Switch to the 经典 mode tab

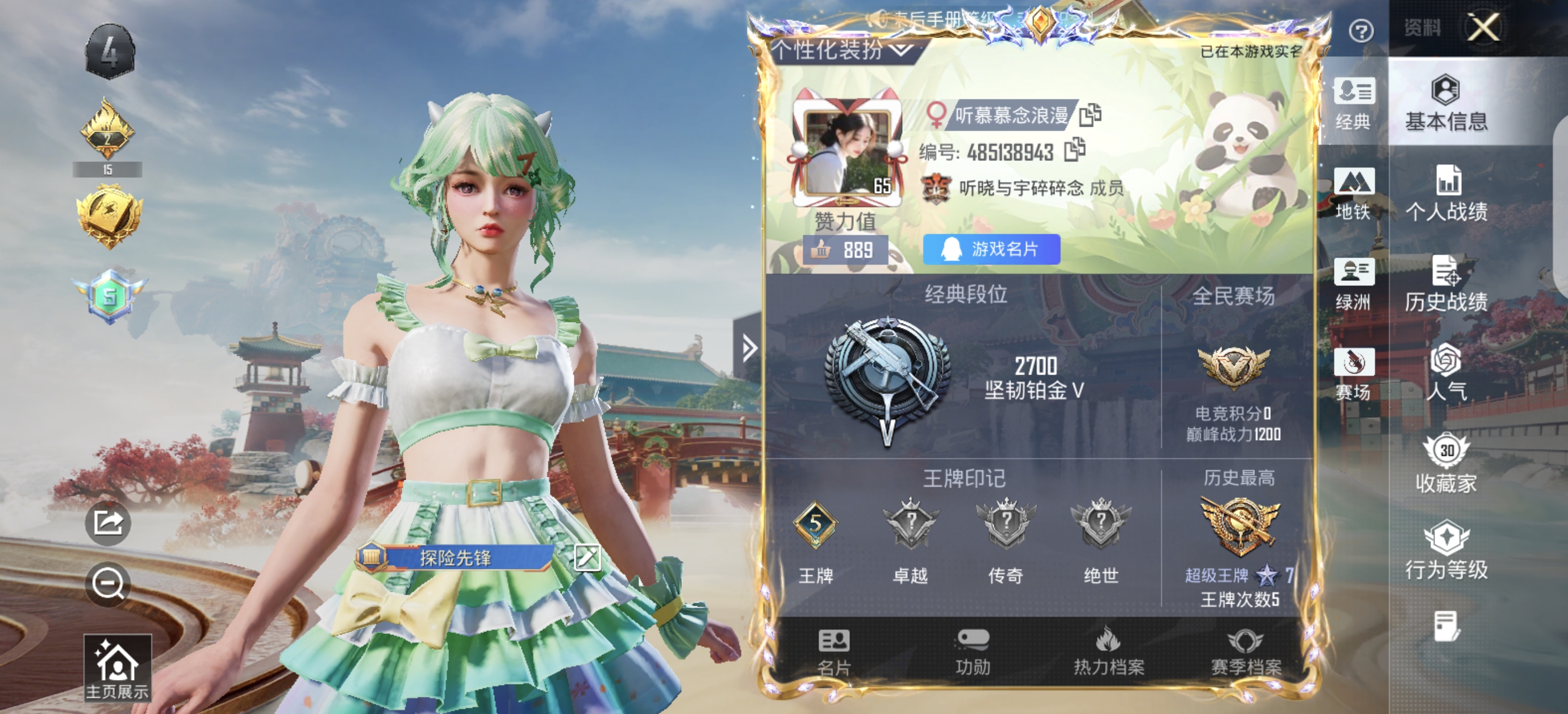(1354, 103)
